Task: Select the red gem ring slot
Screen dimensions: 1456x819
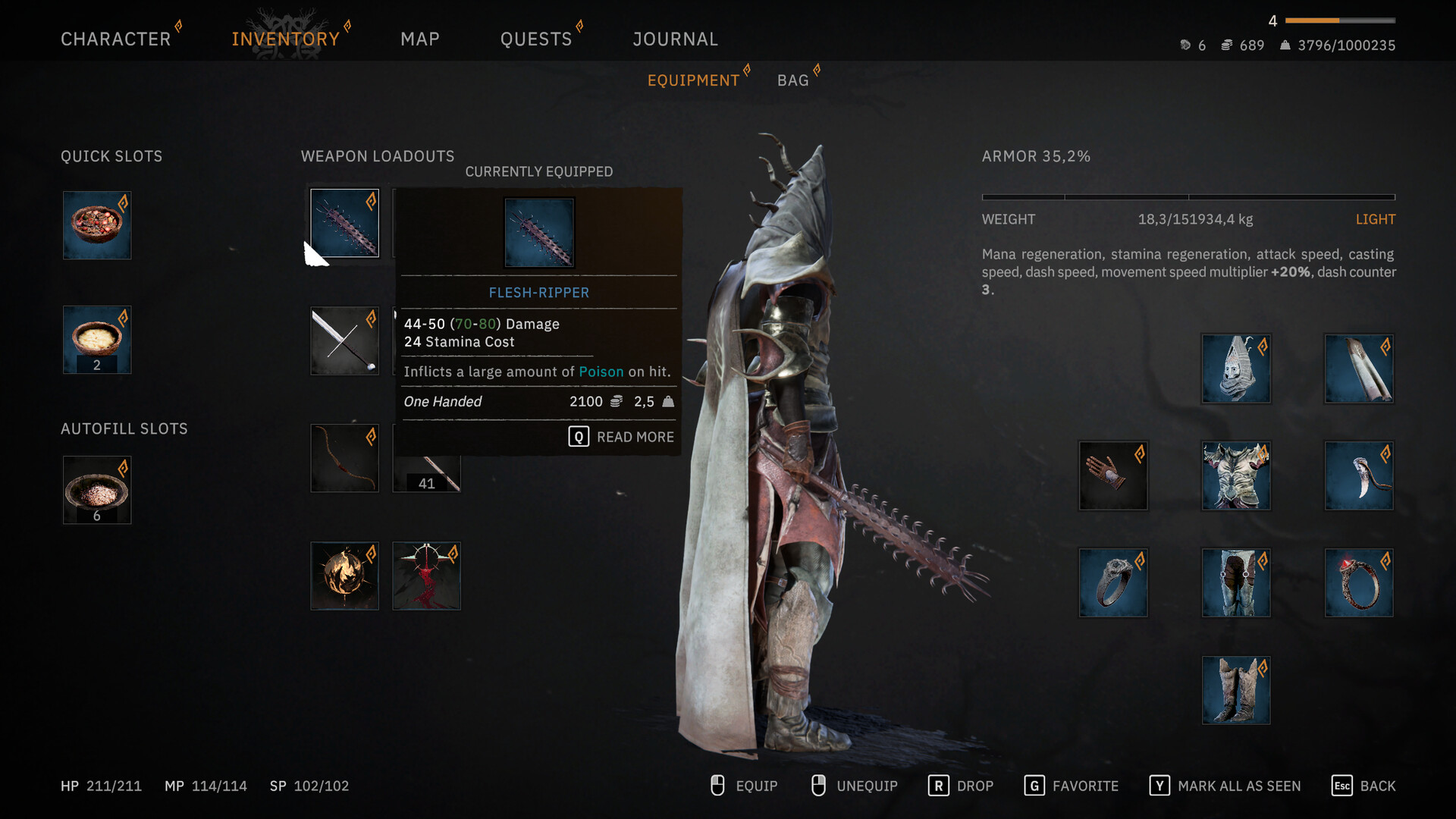Action: tap(1359, 582)
